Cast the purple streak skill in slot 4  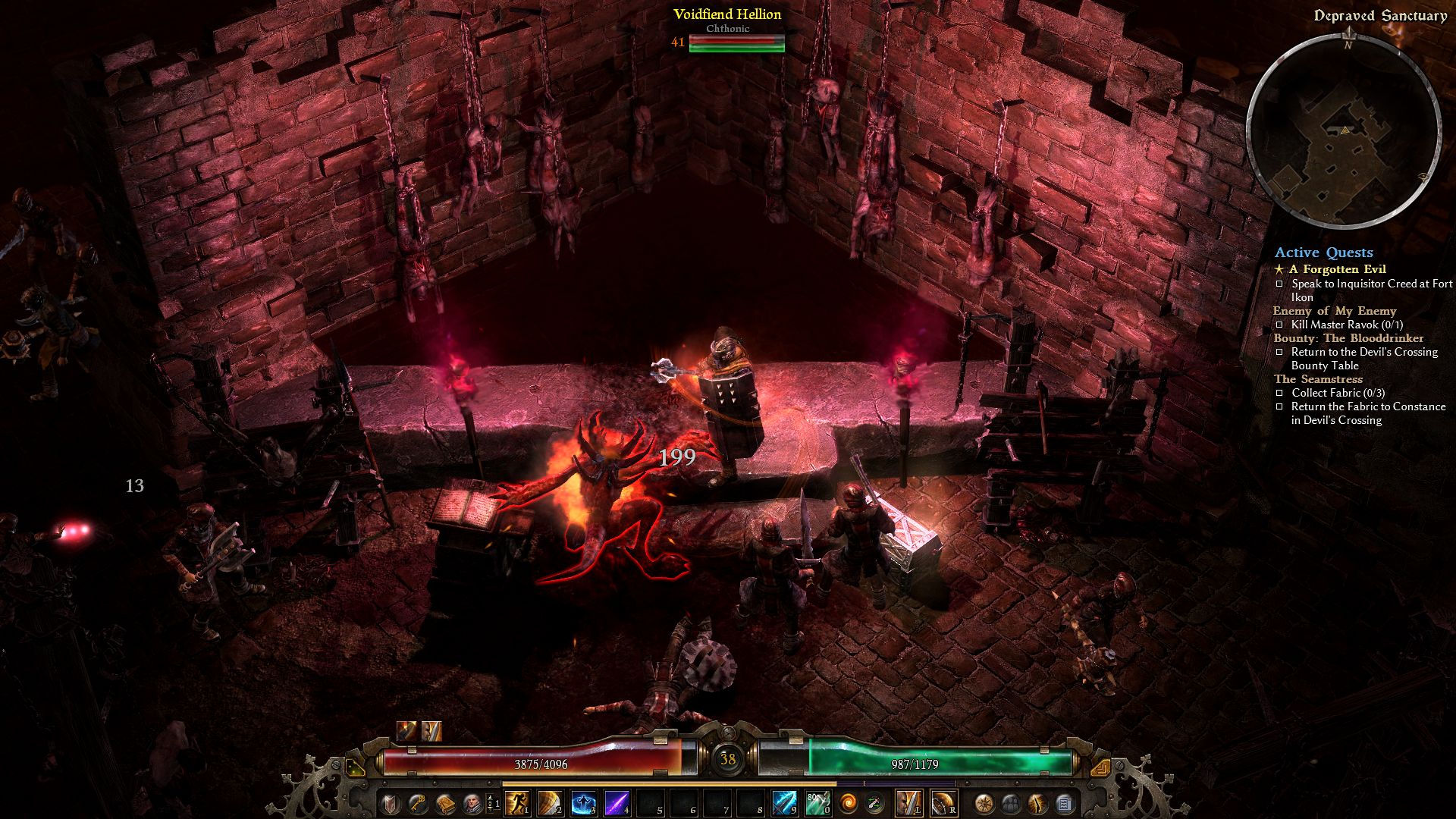(617, 803)
